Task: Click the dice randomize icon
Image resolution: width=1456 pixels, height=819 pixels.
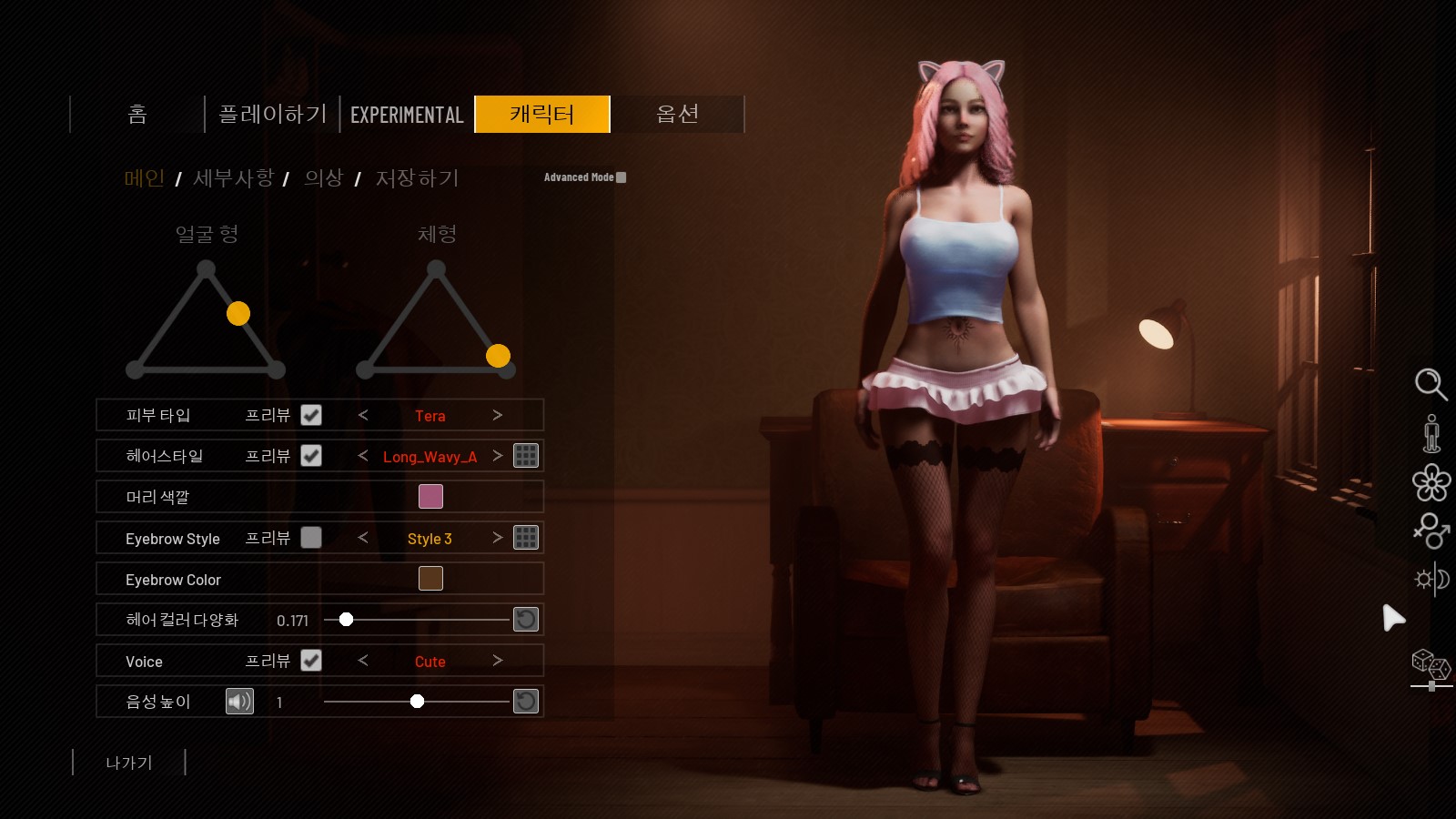Action: [1431, 664]
